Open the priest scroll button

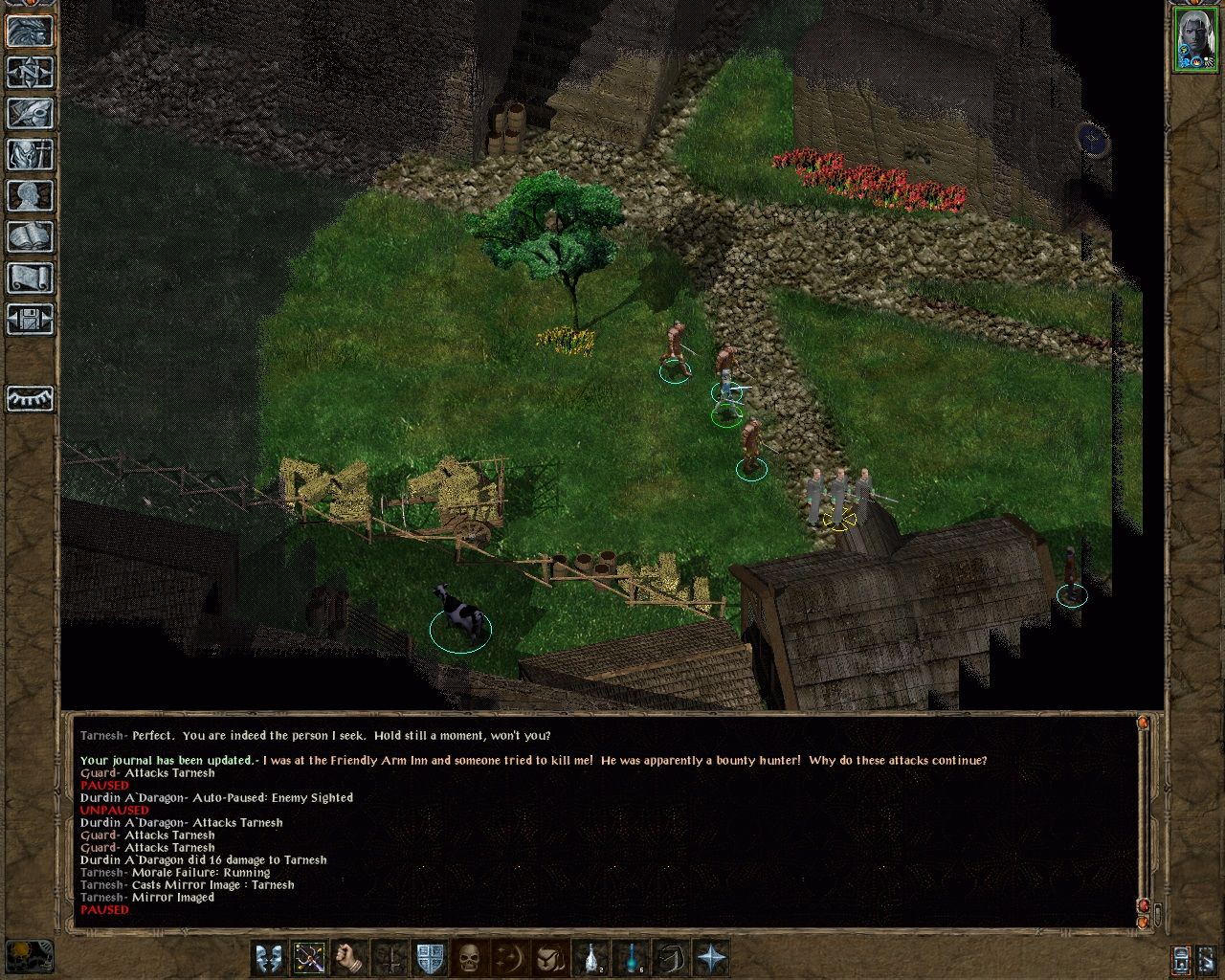click(x=30, y=278)
